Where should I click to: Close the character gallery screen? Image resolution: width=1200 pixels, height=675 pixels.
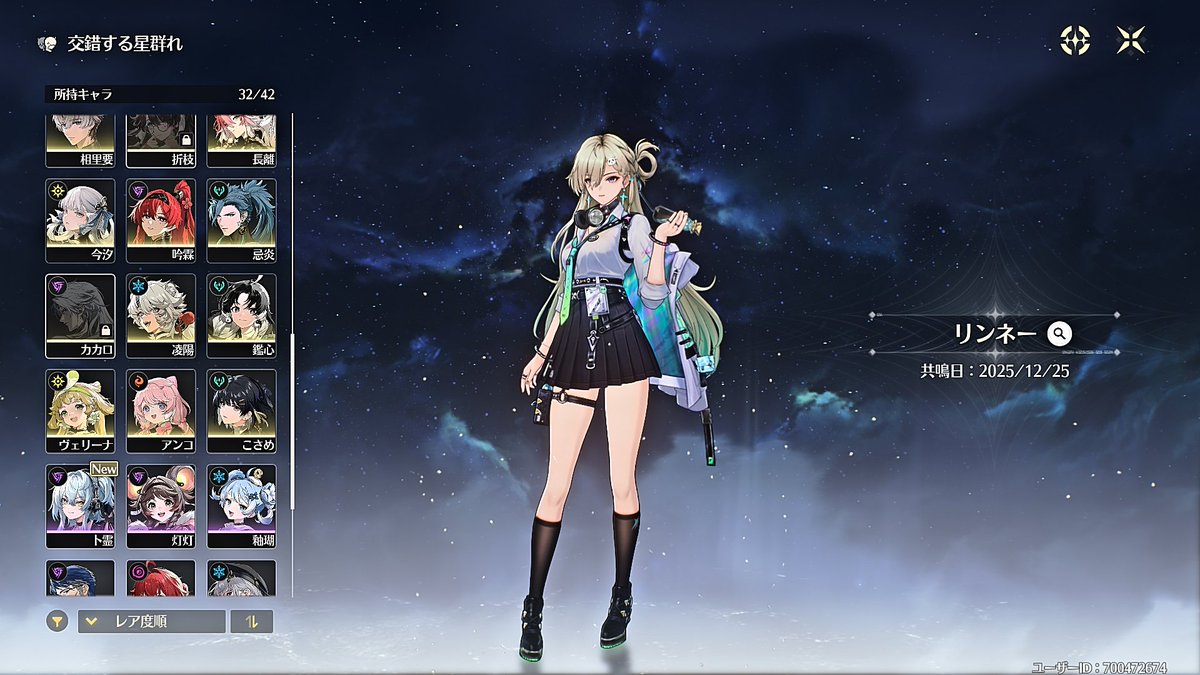pyautogui.click(x=1131, y=40)
